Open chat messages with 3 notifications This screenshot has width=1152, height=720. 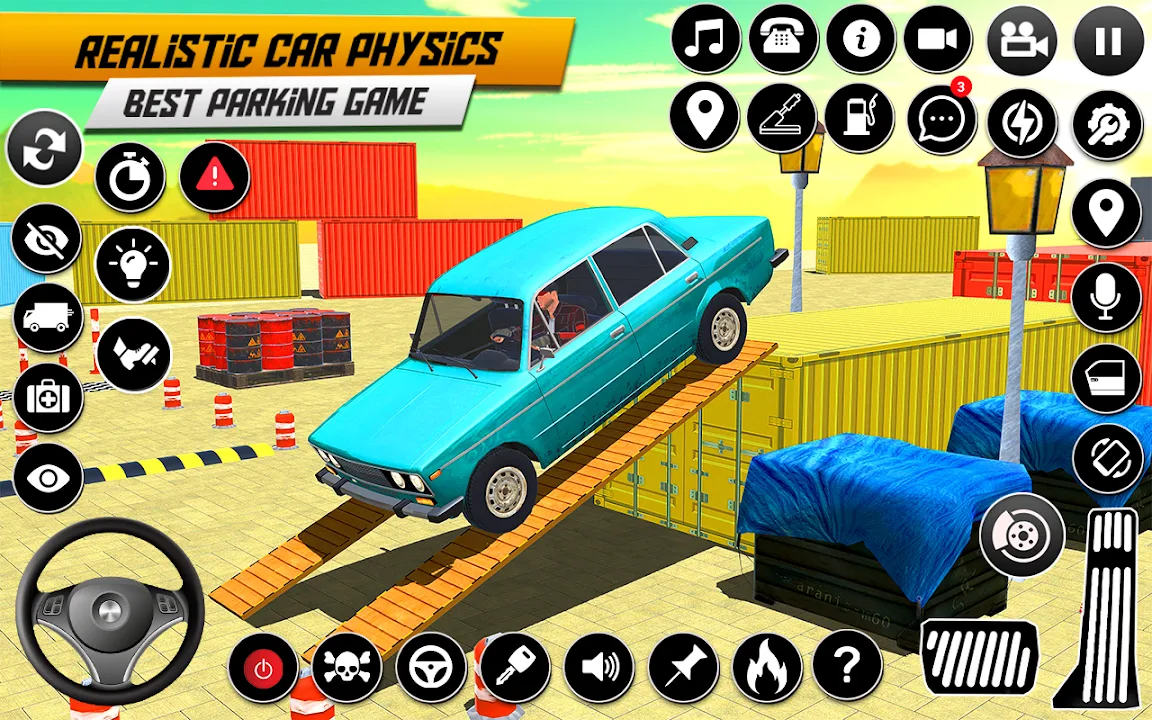click(941, 120)
